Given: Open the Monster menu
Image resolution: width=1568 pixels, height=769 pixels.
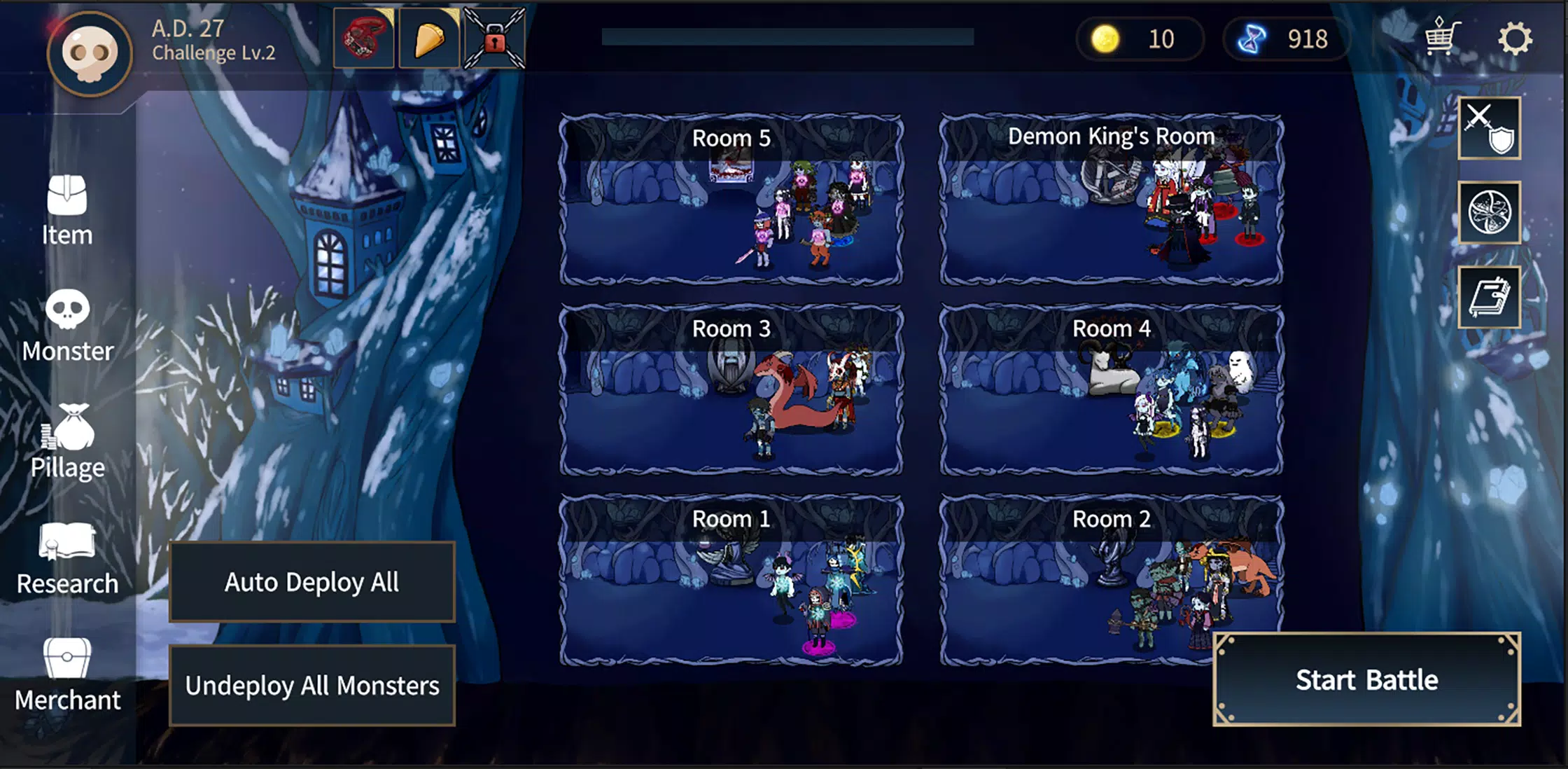Looking at the screenshot, I should coord(67,326).
